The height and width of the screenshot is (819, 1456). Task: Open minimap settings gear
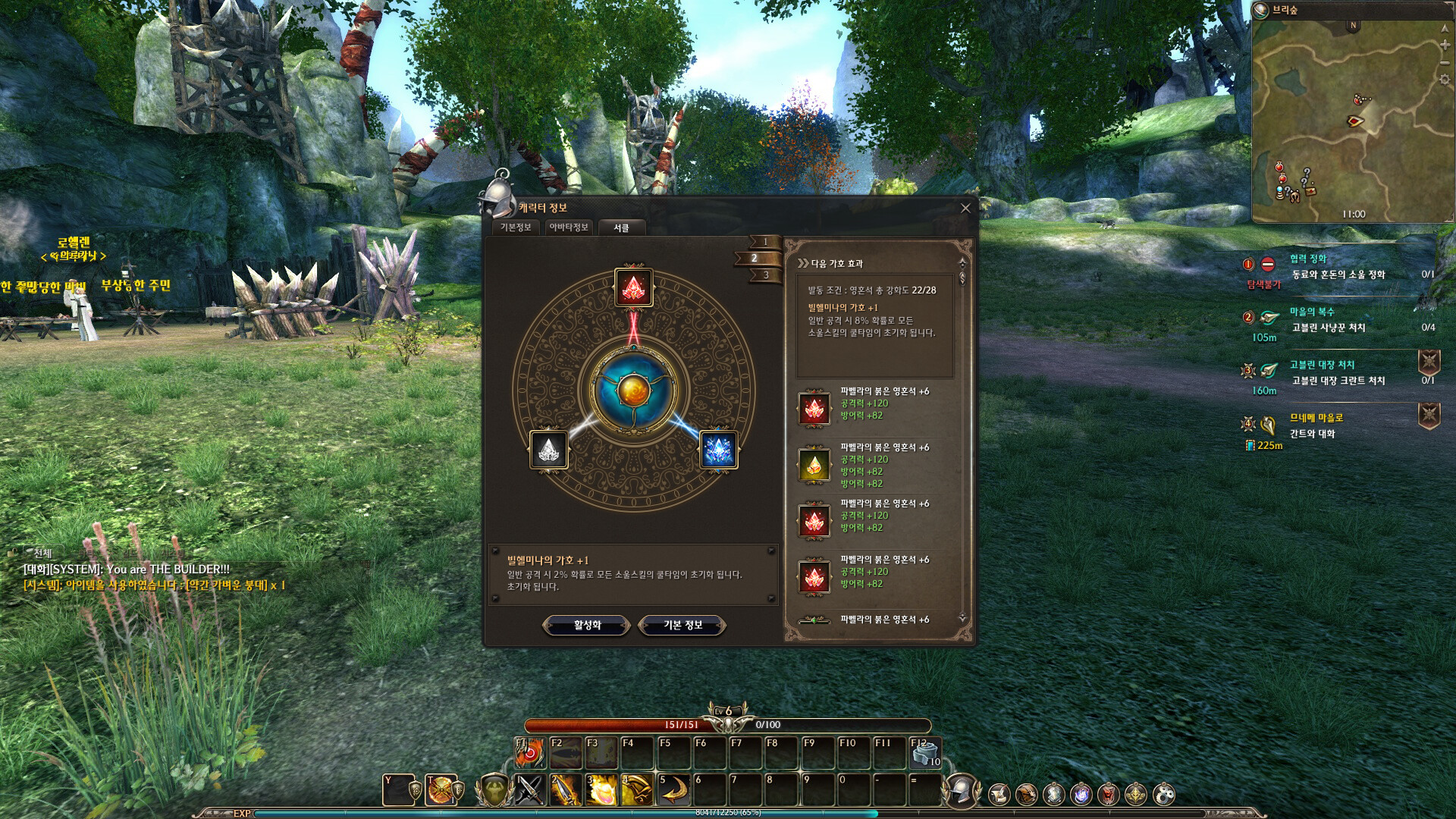1445,80
